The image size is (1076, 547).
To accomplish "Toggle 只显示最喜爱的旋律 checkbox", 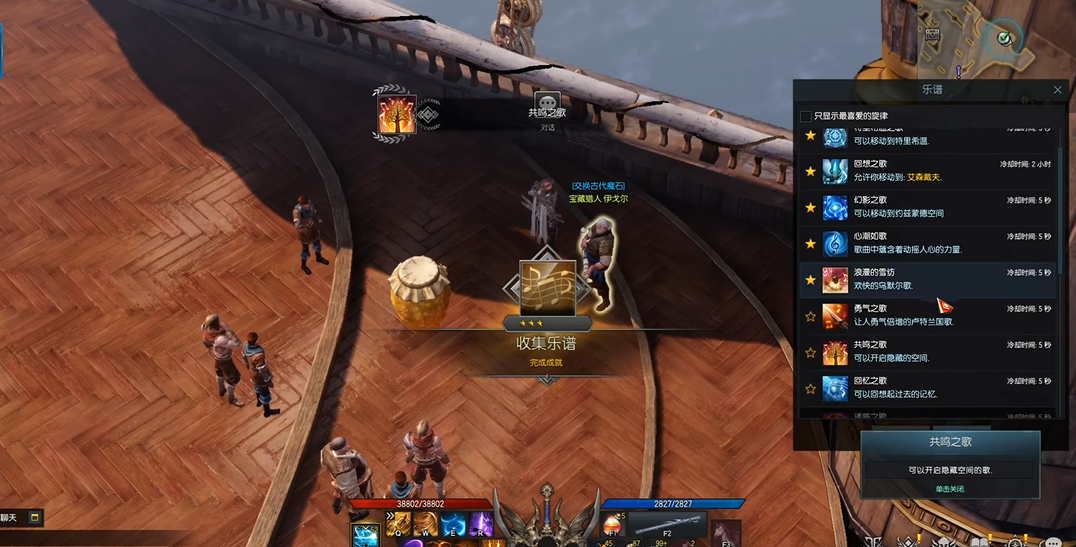I will pyautogui.click(x=806, y=116).
